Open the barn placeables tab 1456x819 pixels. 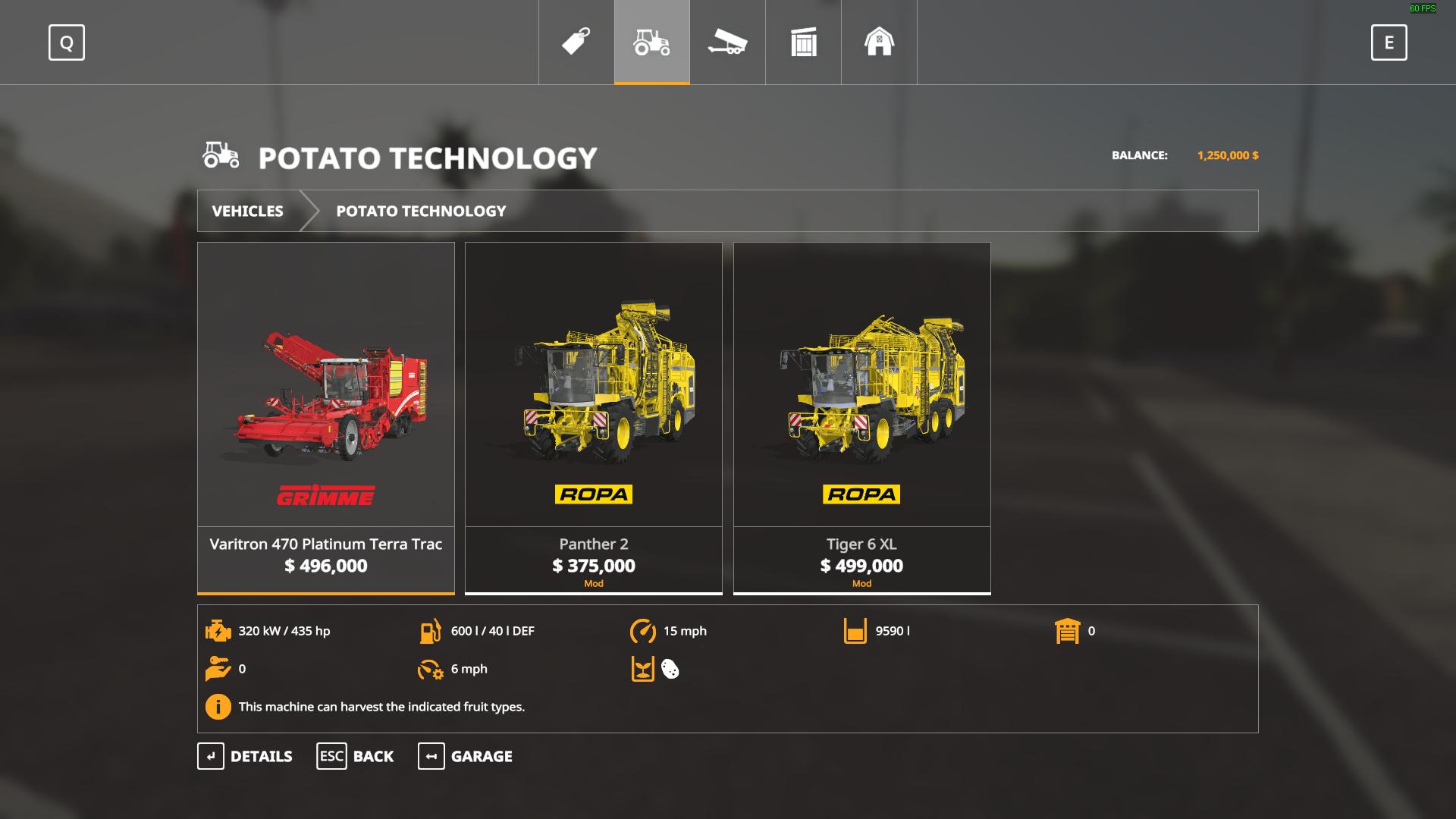click(x=880, y=42)
